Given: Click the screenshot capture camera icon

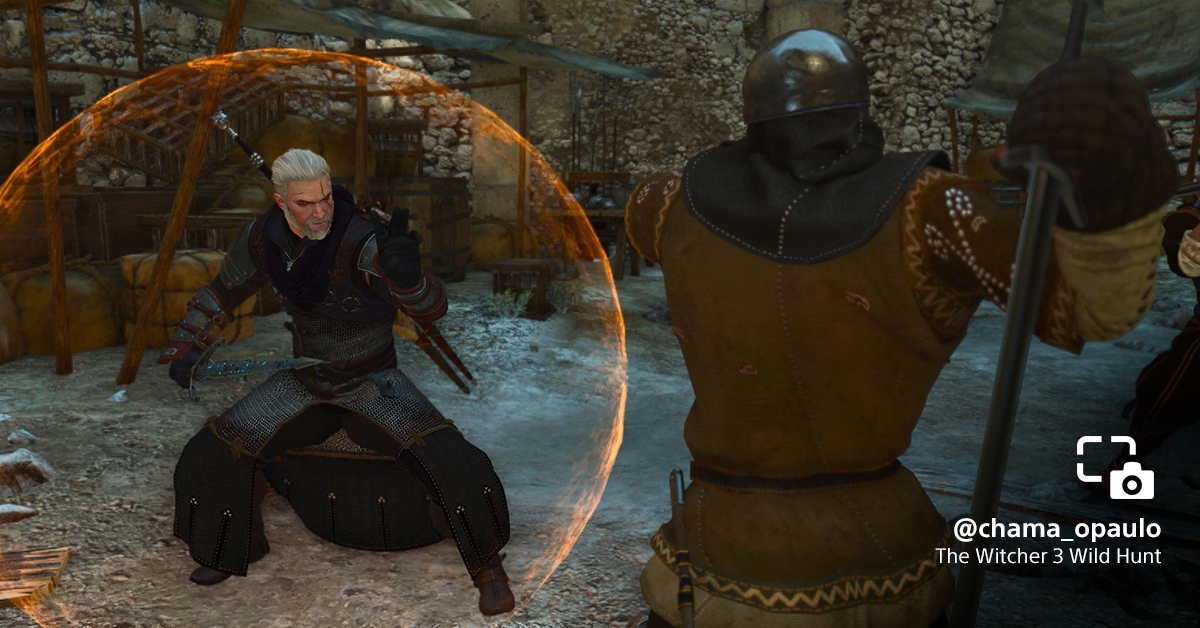Looking at the screenshot, I should [1115, 467].
